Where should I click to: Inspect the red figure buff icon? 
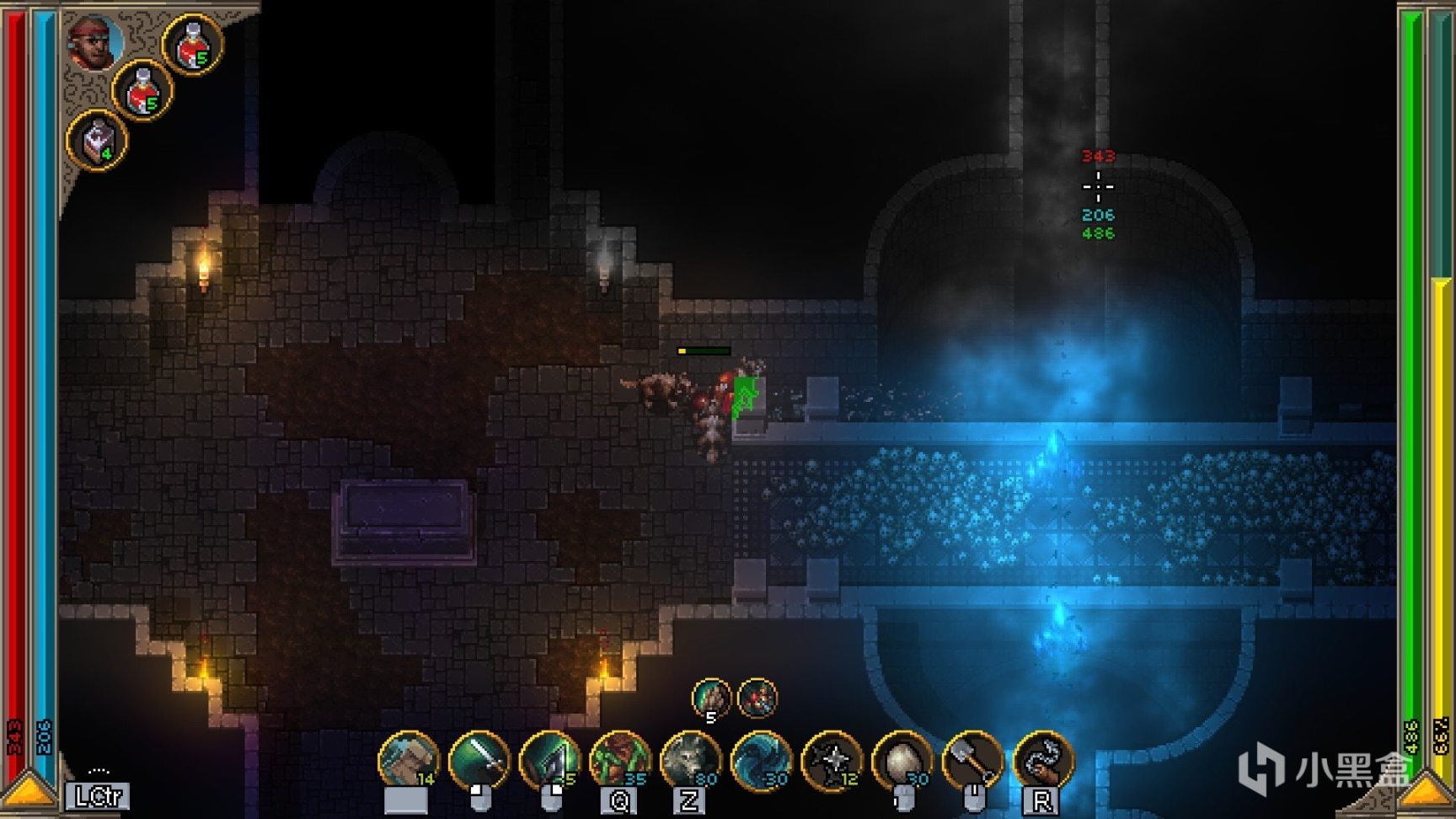[x=757, y=699]
